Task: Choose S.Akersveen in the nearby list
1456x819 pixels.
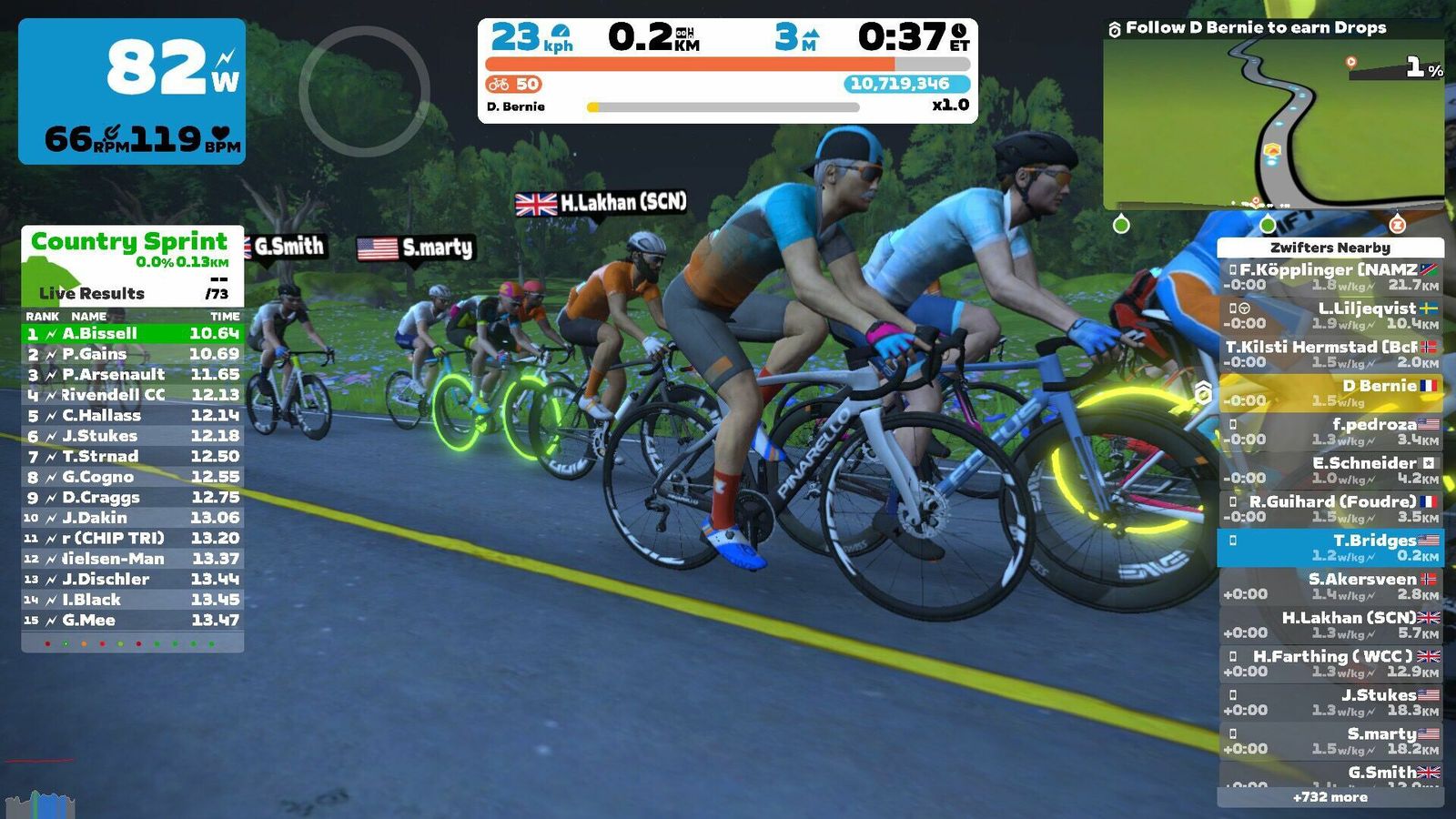Action: [1330, 586]
